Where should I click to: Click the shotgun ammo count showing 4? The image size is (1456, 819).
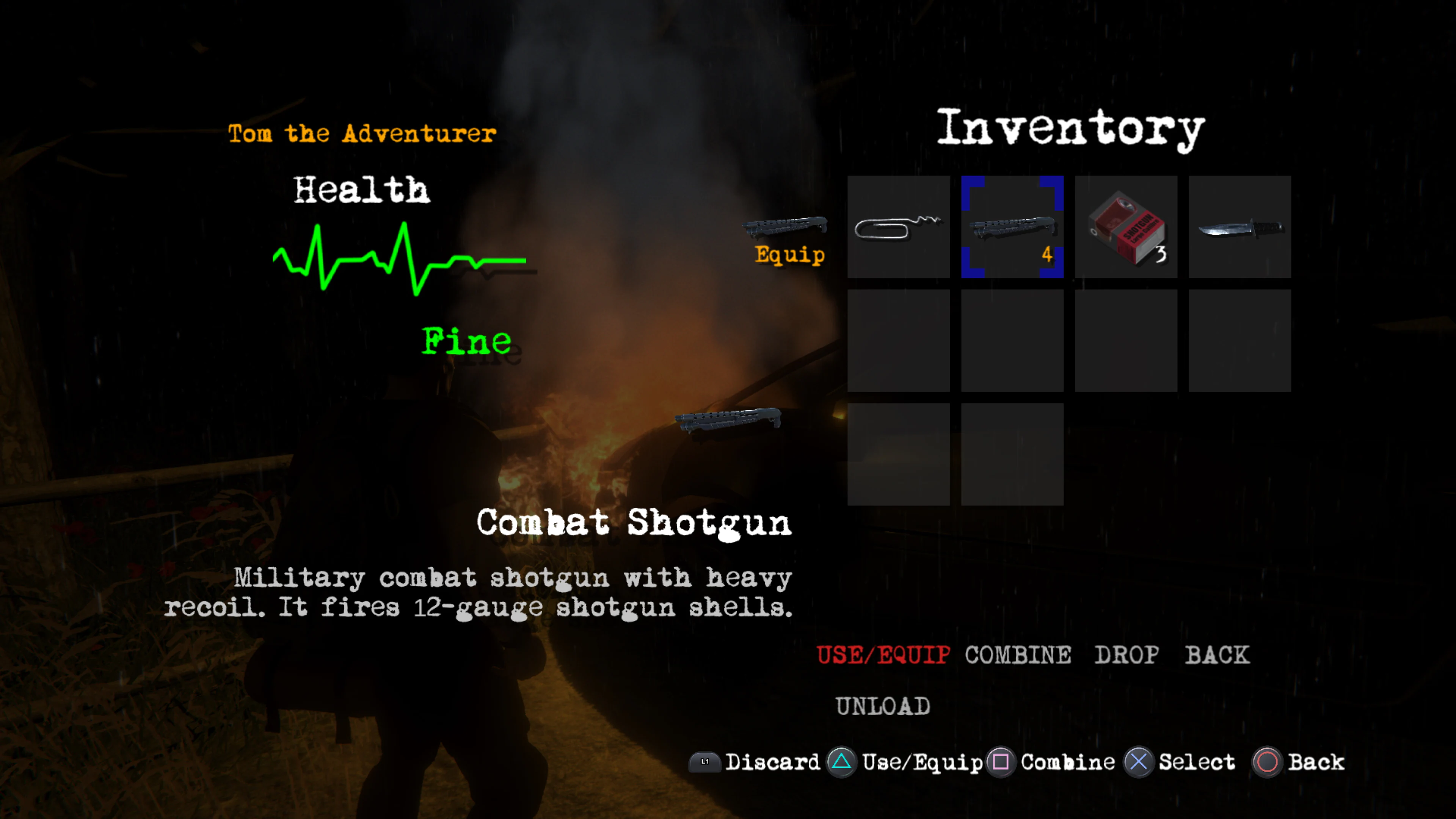1047,256
